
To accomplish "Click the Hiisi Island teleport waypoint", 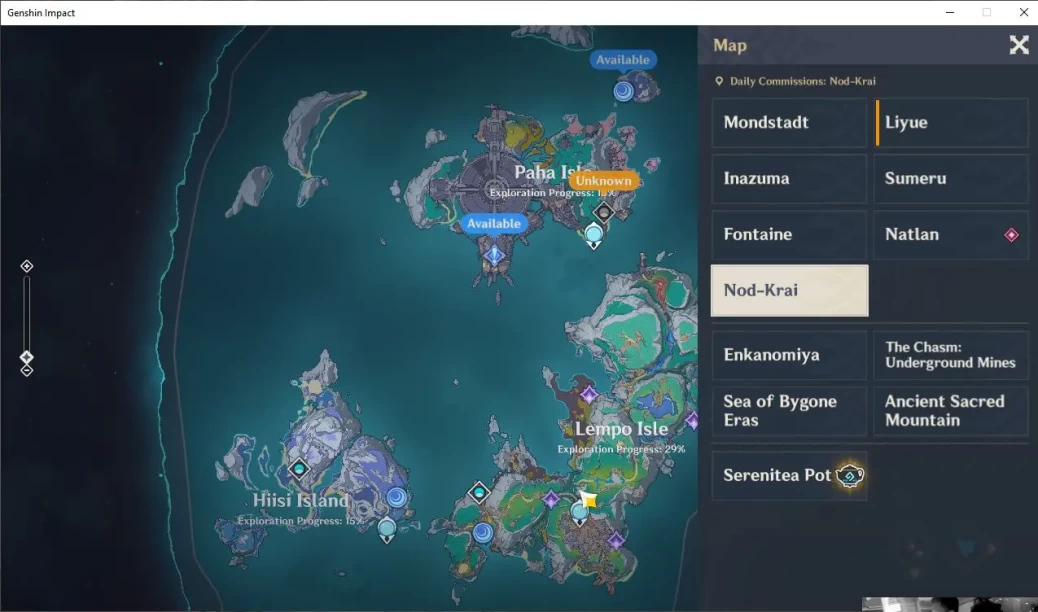I will (x=387, y=527).
